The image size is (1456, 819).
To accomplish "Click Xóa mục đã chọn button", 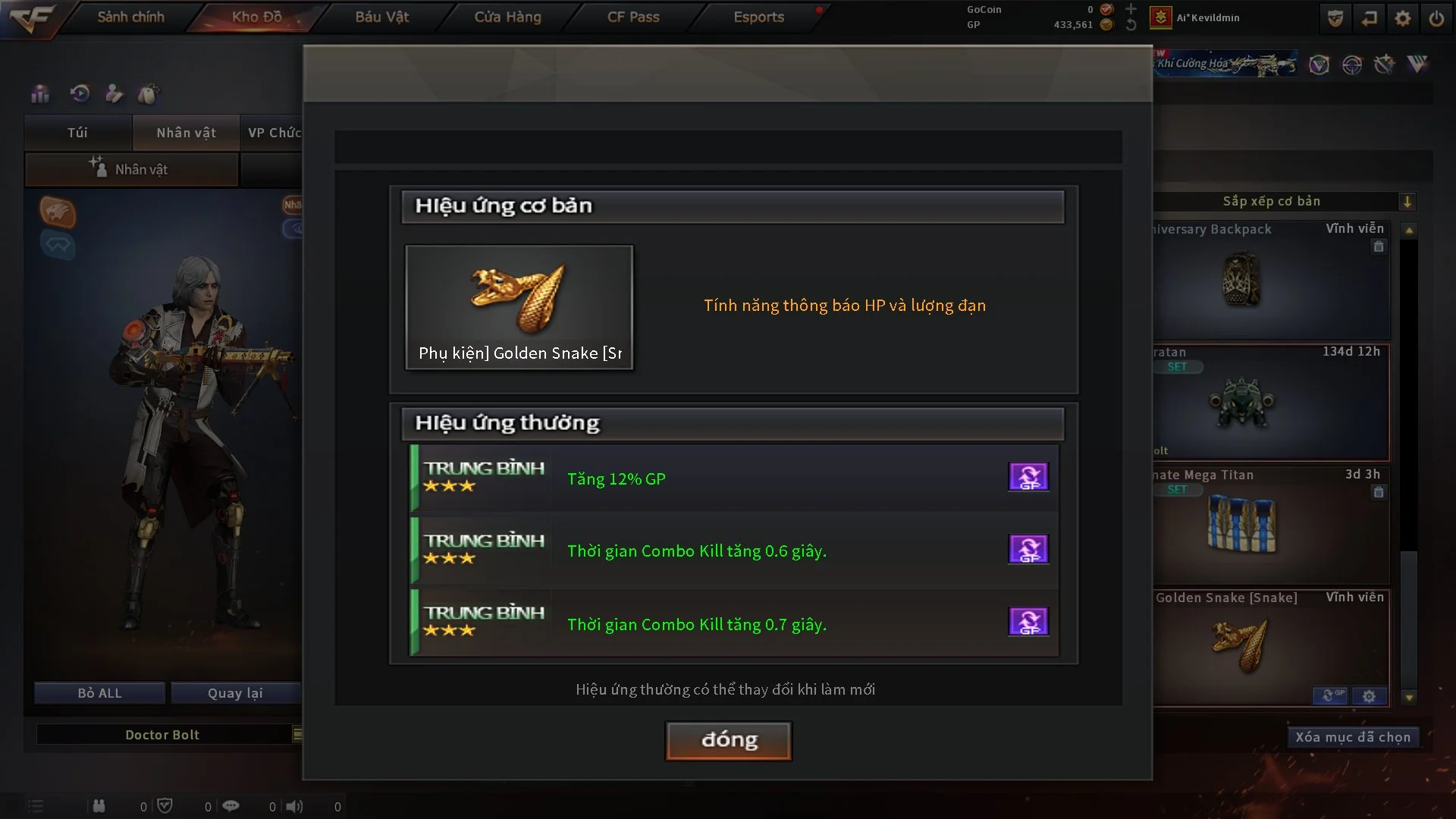I will (x=1352, y=737).
